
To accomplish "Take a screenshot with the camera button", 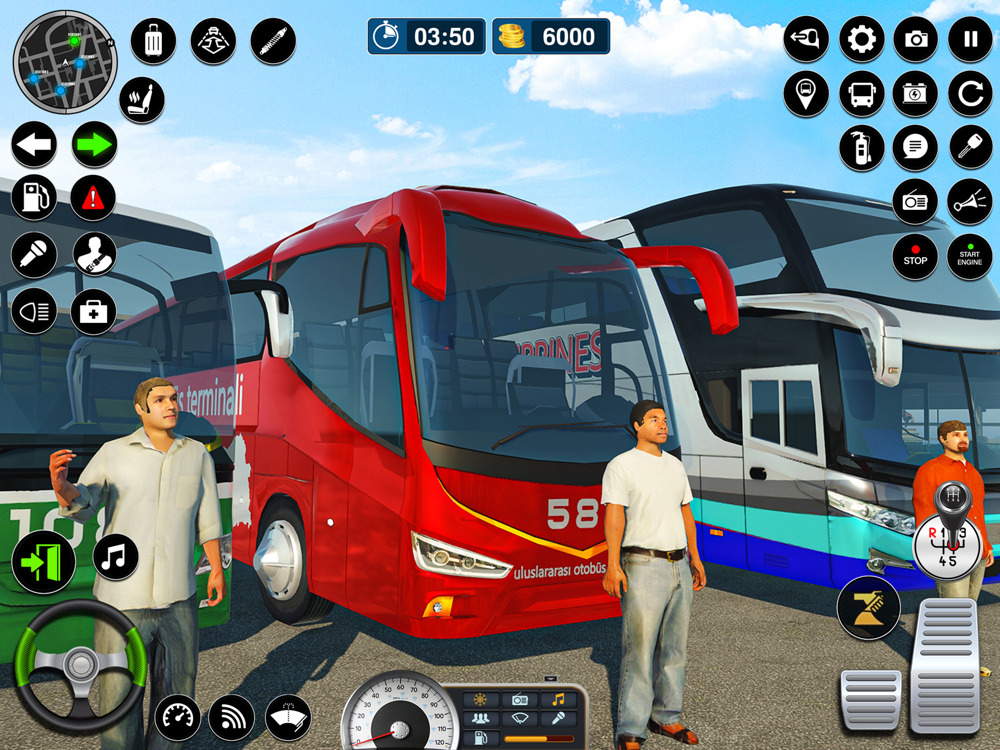I will point(915,40).
